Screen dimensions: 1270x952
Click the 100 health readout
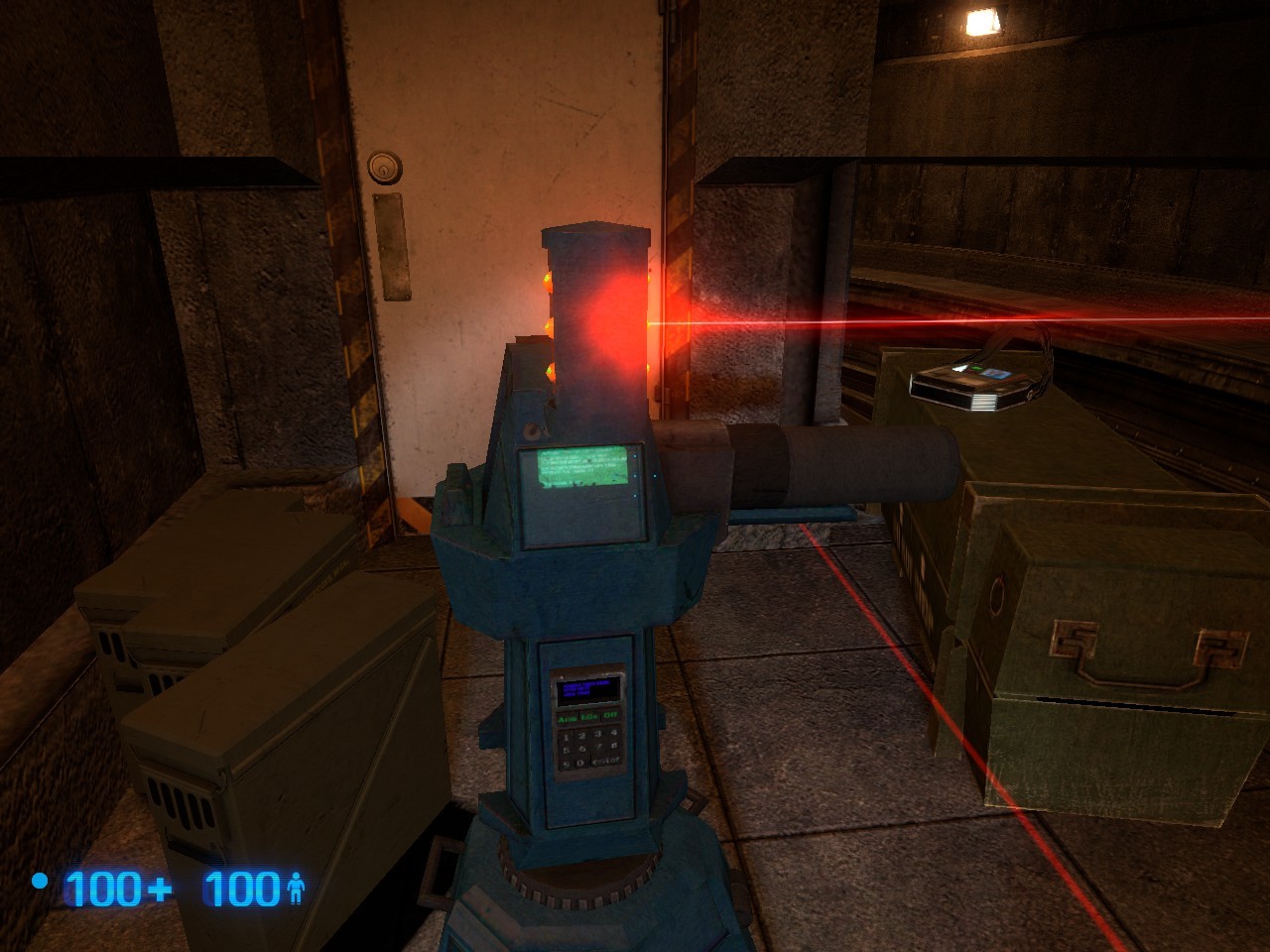click(x=241, y=886)
